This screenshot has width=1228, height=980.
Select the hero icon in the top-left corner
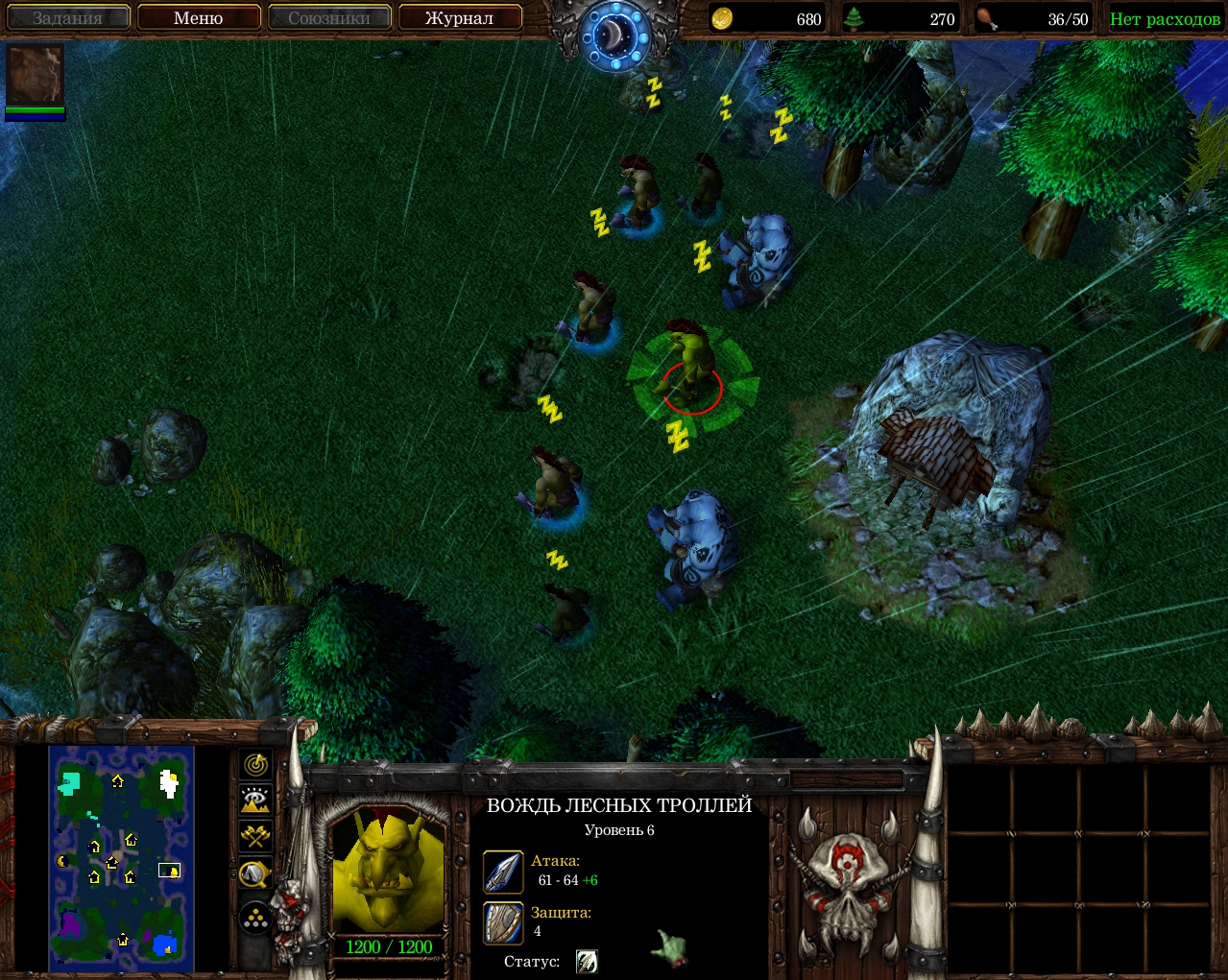tap(36, 75)
